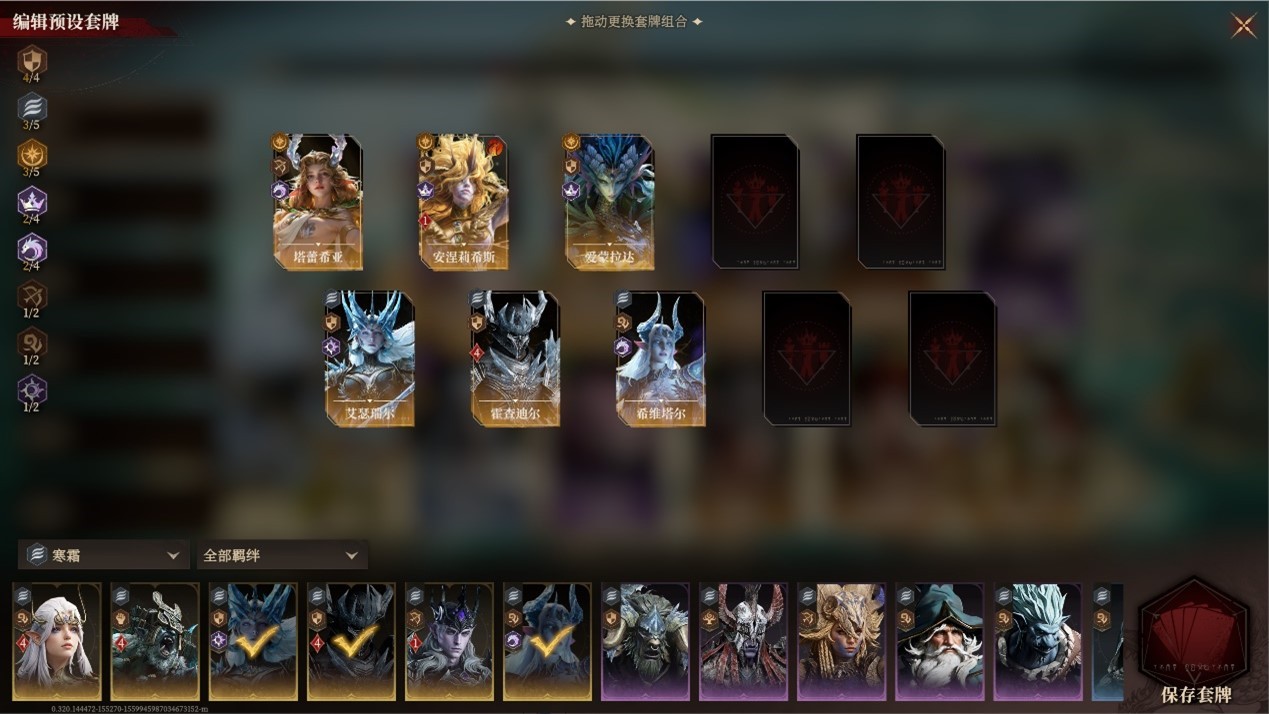Inspect the purple crown synergy icon
The height and width of the screenshot is (714, 1269).
tap(32, 203)
